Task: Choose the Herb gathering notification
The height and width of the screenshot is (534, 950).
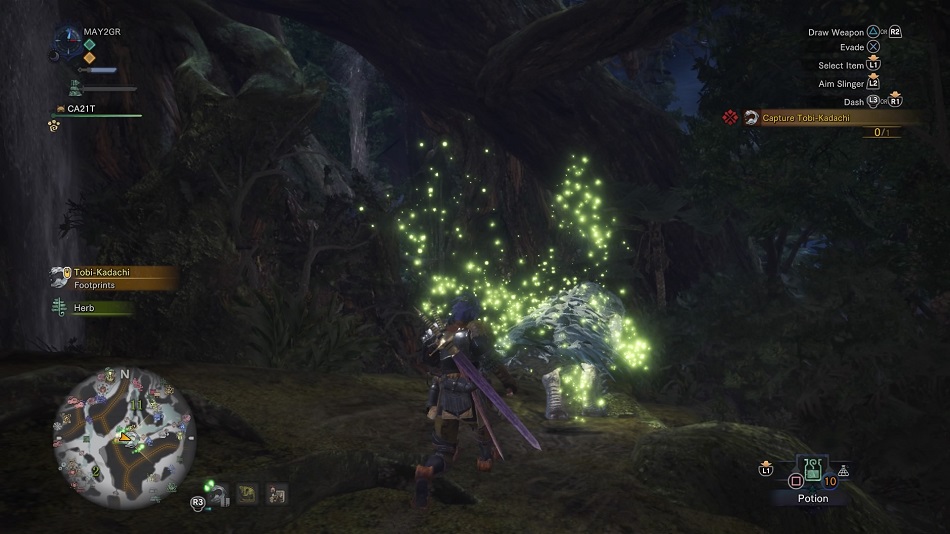Action: (92, 308)
